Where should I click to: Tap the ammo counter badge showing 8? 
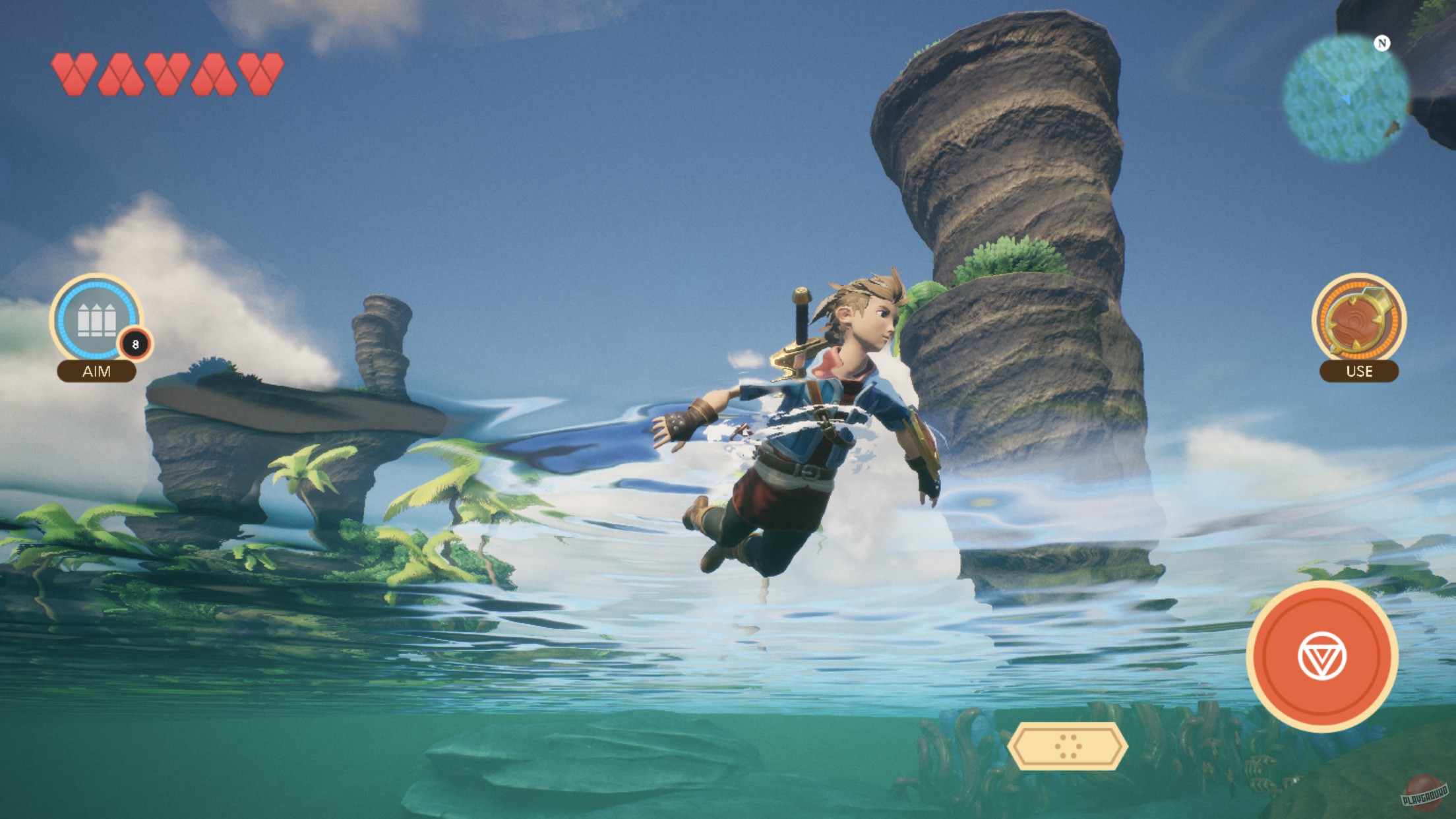[x=135, y=344]
